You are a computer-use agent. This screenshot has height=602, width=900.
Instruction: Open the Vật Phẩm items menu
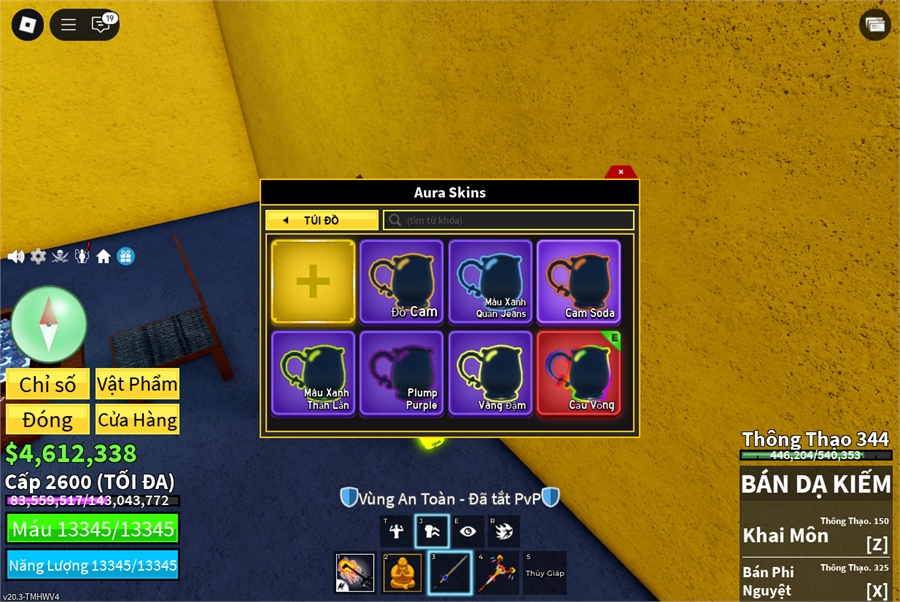point(137,384)
